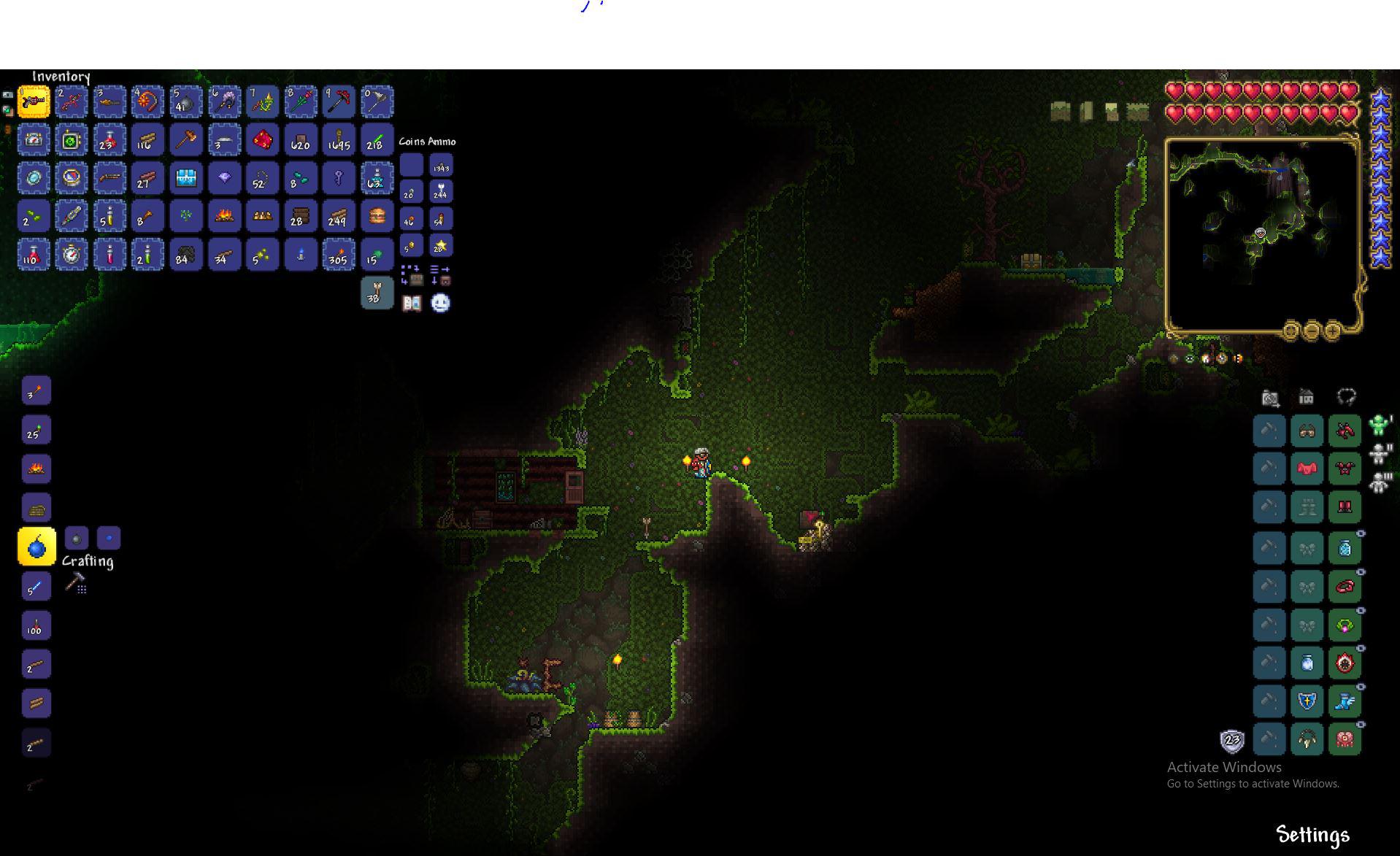The image size is (1400, 856).
Task: Toggle visibility of the blue shield accessory
Action: point(1360,685)
